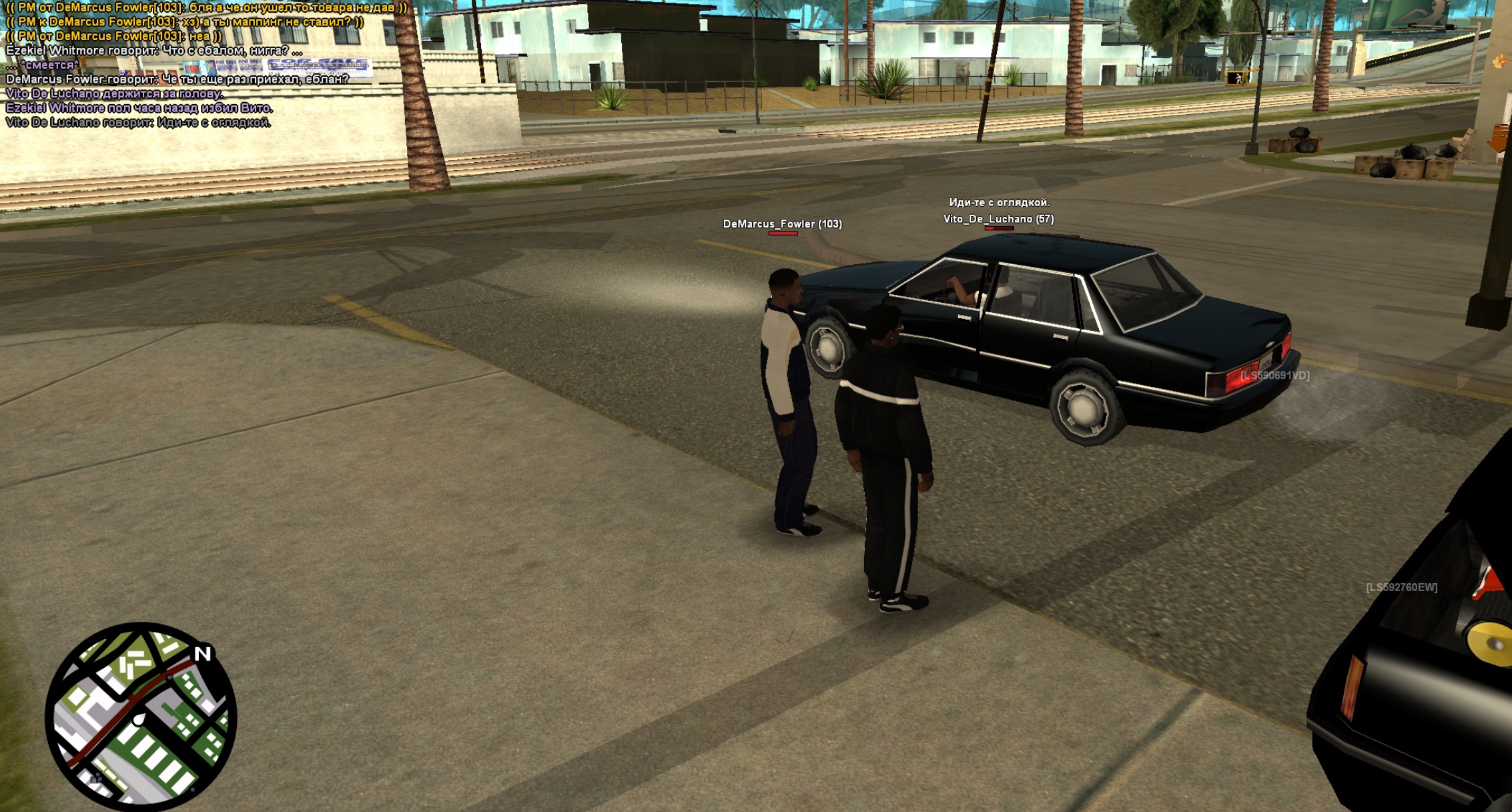Click the Vito_De_Luchano (57) player nametag
Image resolution: width=1512 pixels, height=812 pixels.
pos(998,219)
